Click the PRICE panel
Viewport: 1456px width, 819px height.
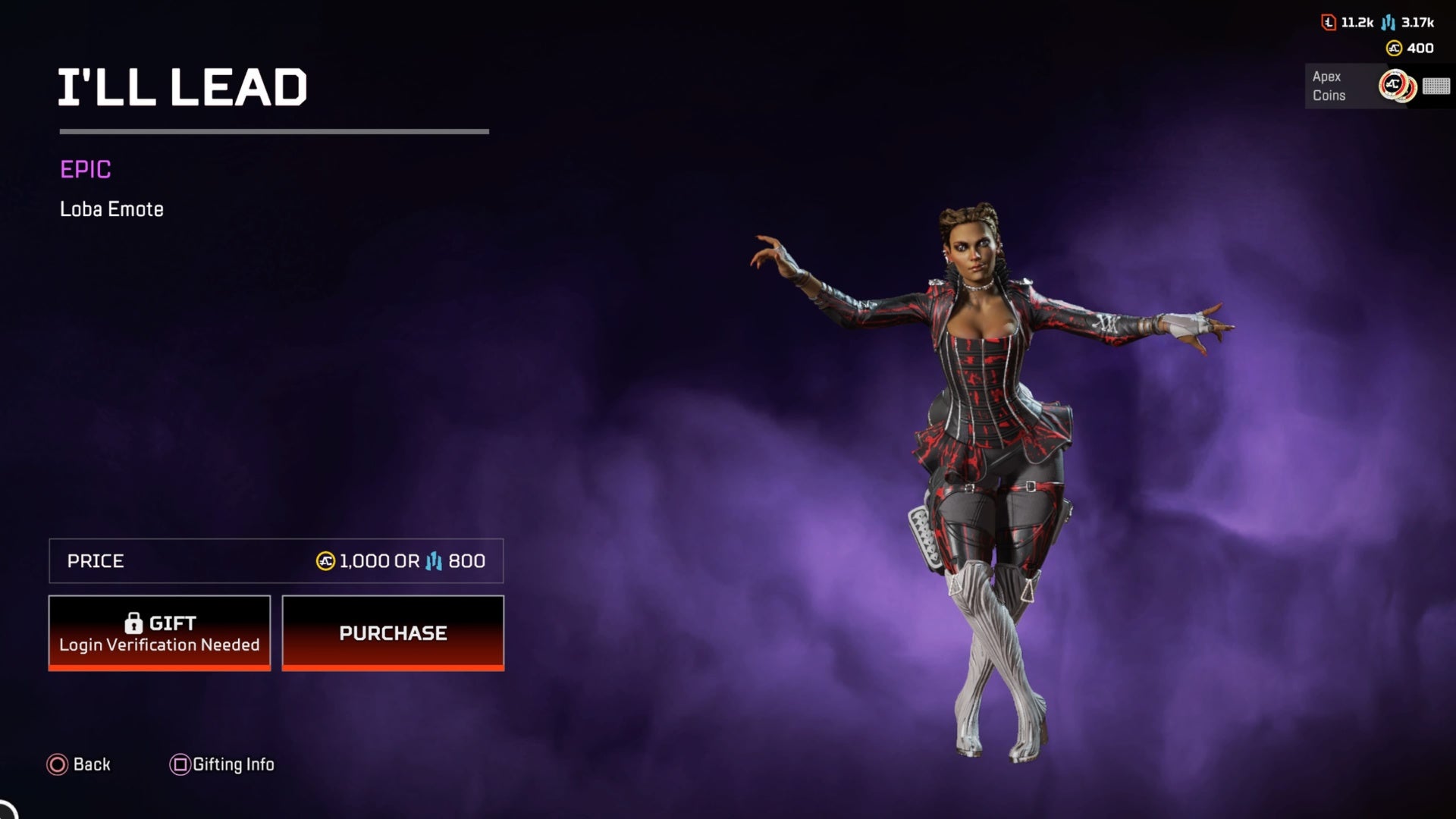coord(277,561)
